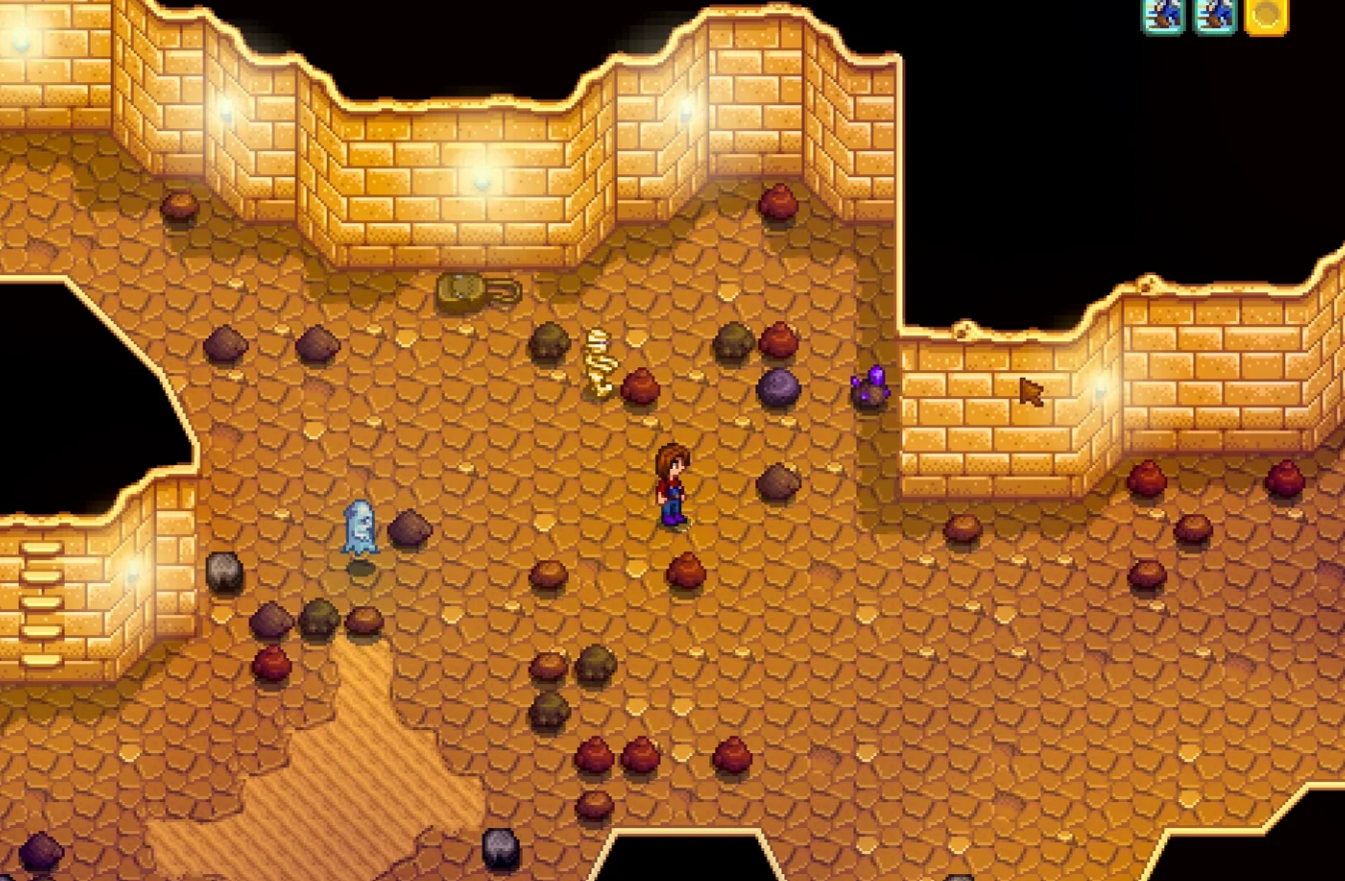Click the yellow glow ring buff icon
Viewport: 1345px width, 881px height.
(x=1266, y=15)
